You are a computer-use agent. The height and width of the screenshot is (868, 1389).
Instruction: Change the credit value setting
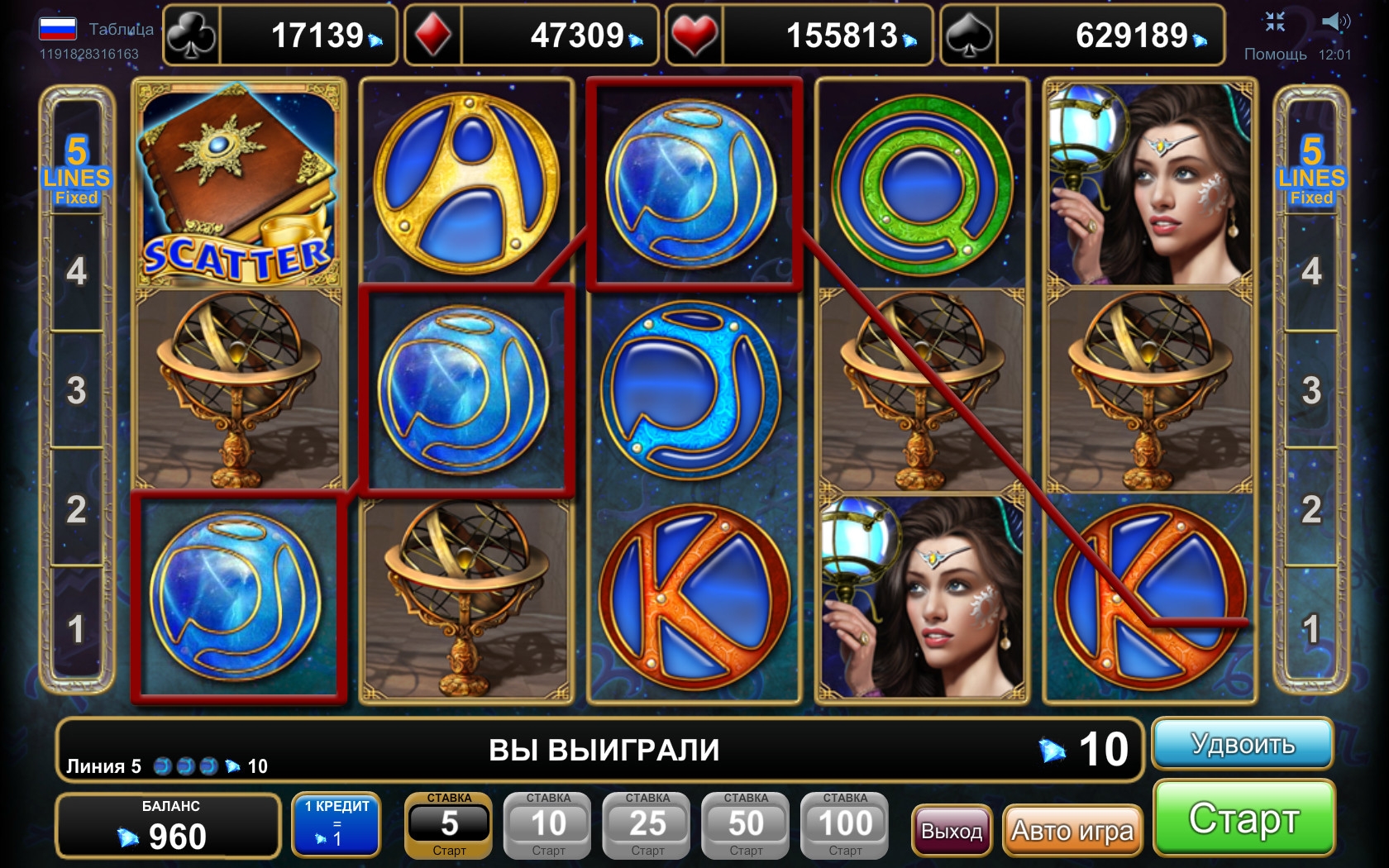point(337,825)
